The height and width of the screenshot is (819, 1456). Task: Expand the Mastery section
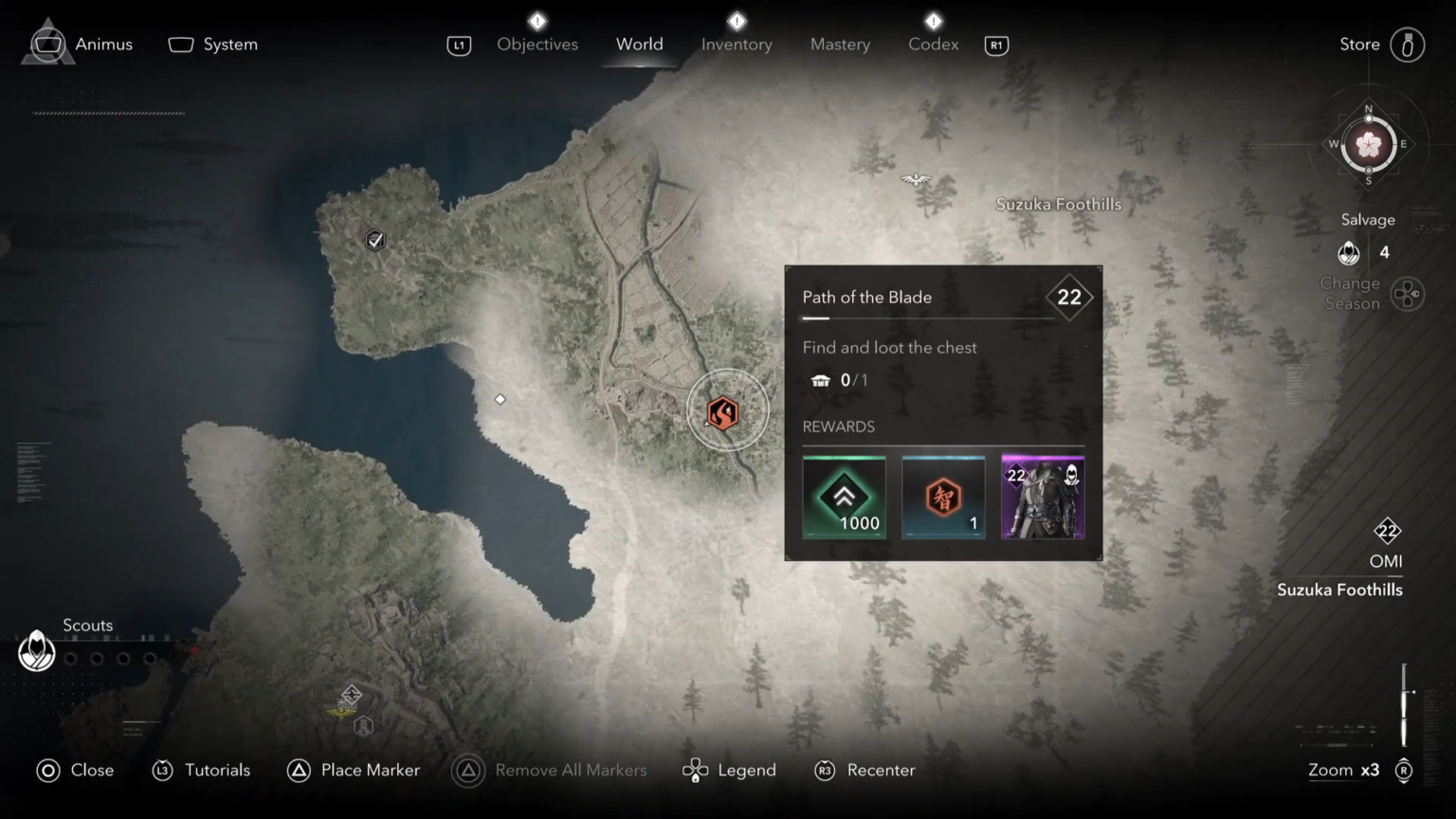click(840, 44)
